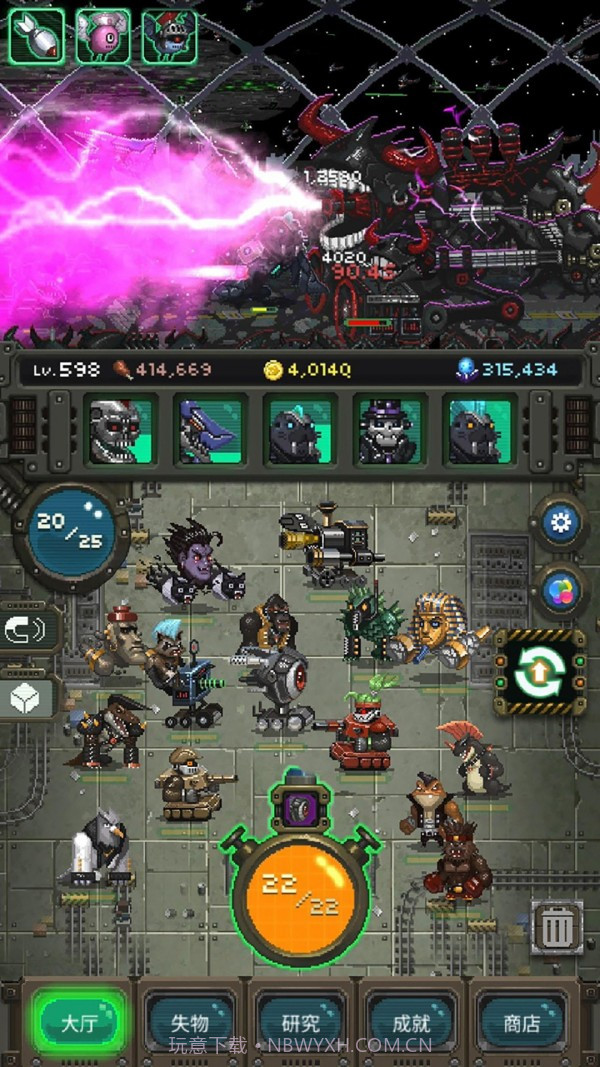Trigger the blue bat knight skill

169,36
